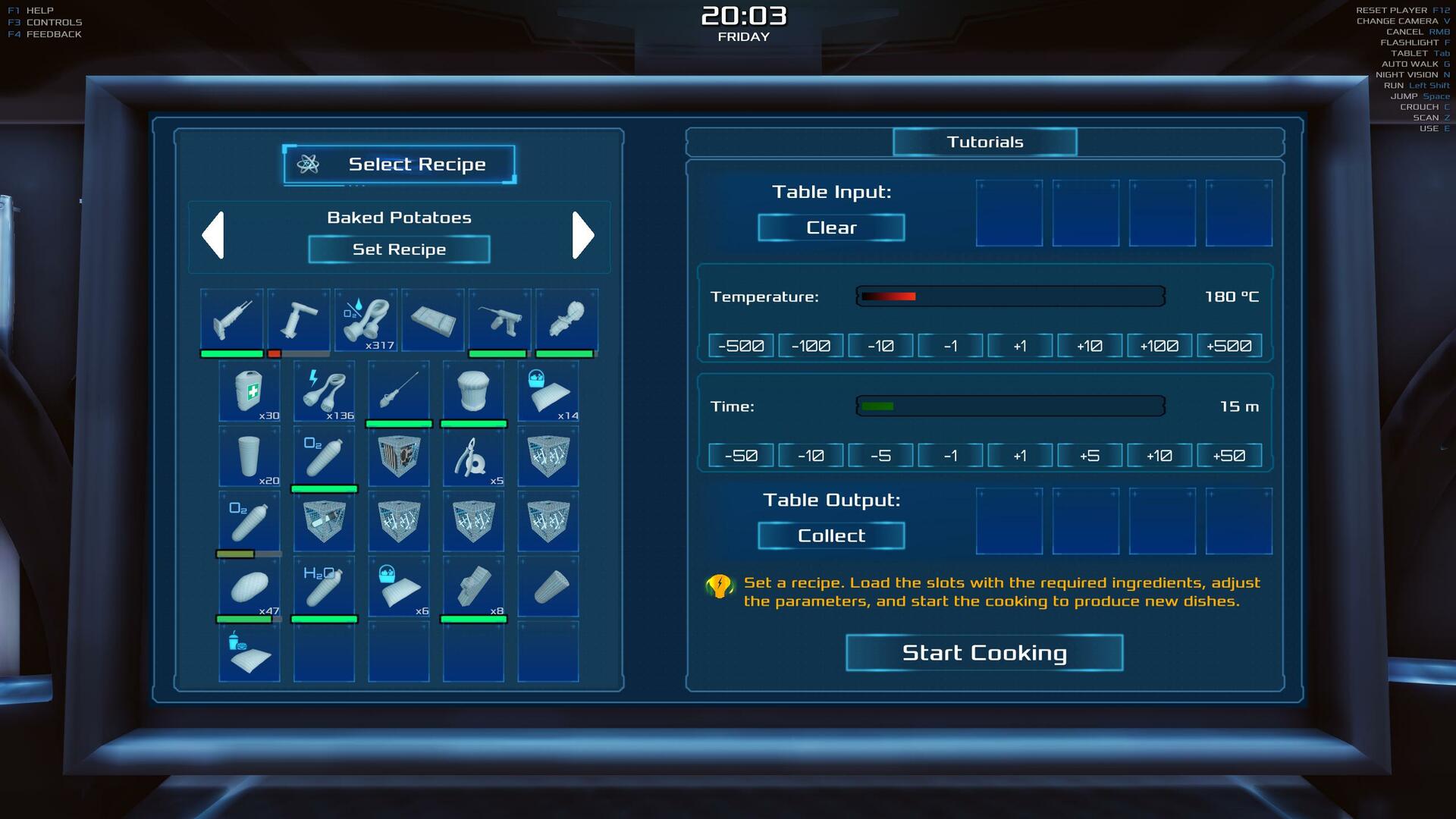The image size is (1456, 819).
Task: Open the Select Recipe panel
Action: coord(400,165)
